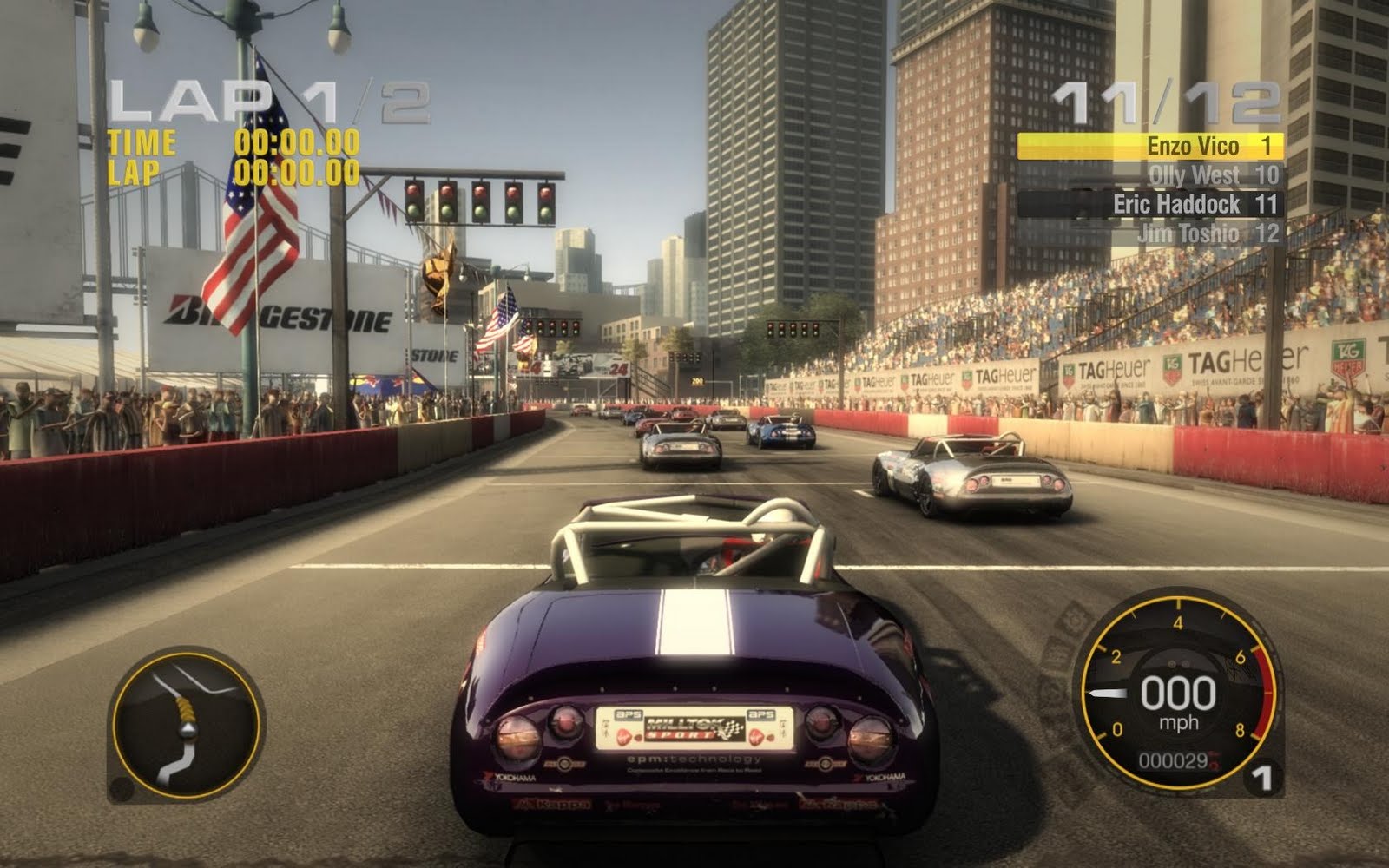Select the speedometer gauge
Viewport: 1389px width, 868px height.
click(x=1176, y=694)
